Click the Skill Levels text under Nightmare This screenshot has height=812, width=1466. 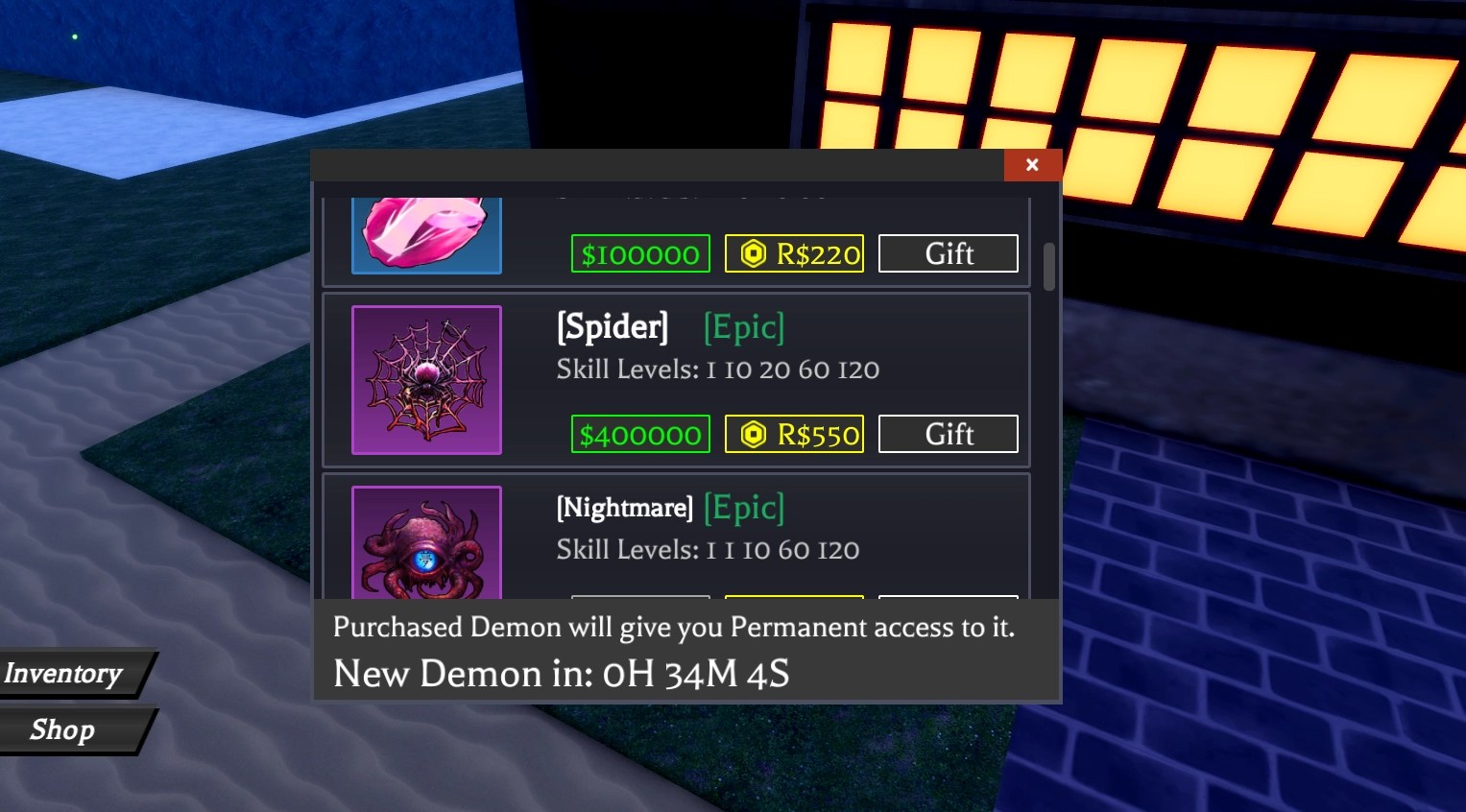pos(708,549)
